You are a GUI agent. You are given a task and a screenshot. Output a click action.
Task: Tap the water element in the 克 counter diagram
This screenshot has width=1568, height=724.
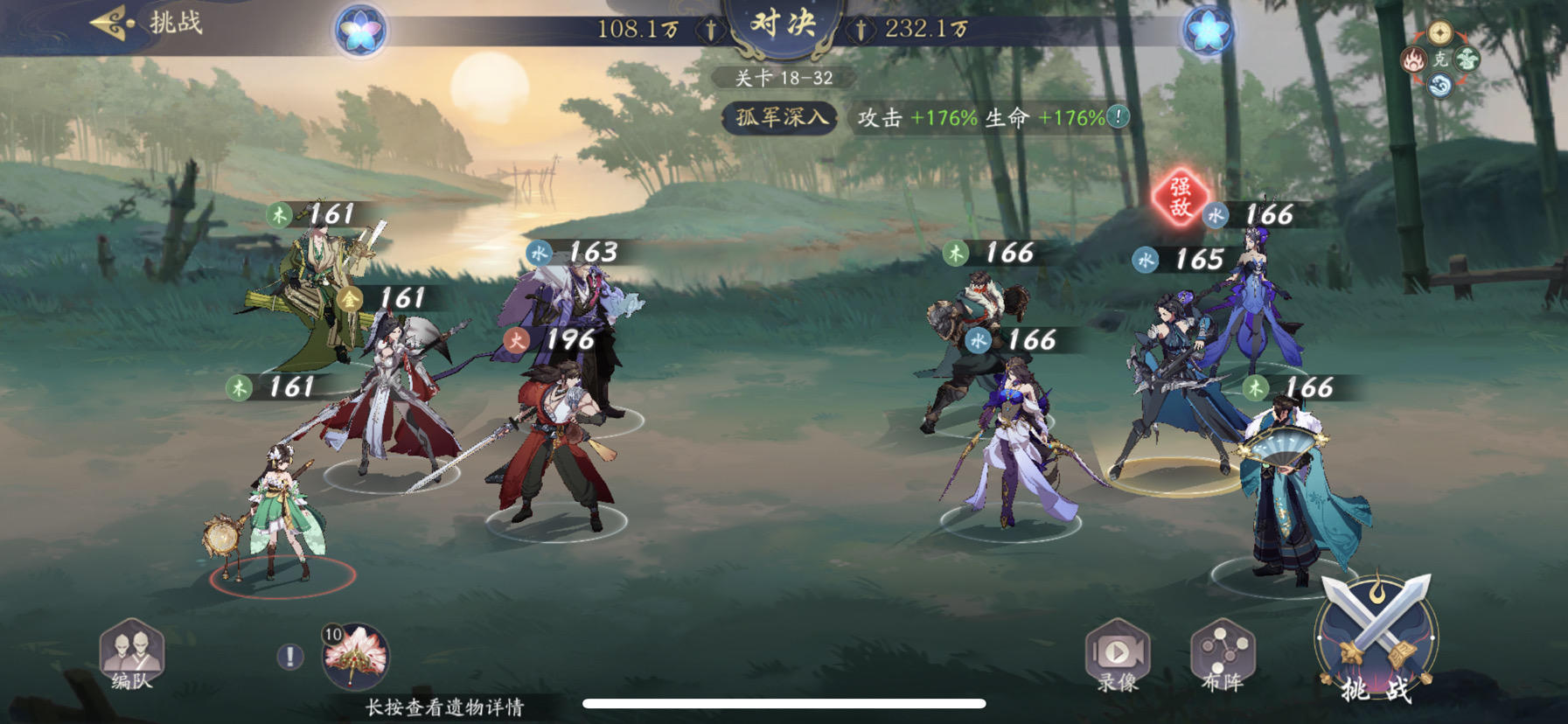tap(1440, 84)
